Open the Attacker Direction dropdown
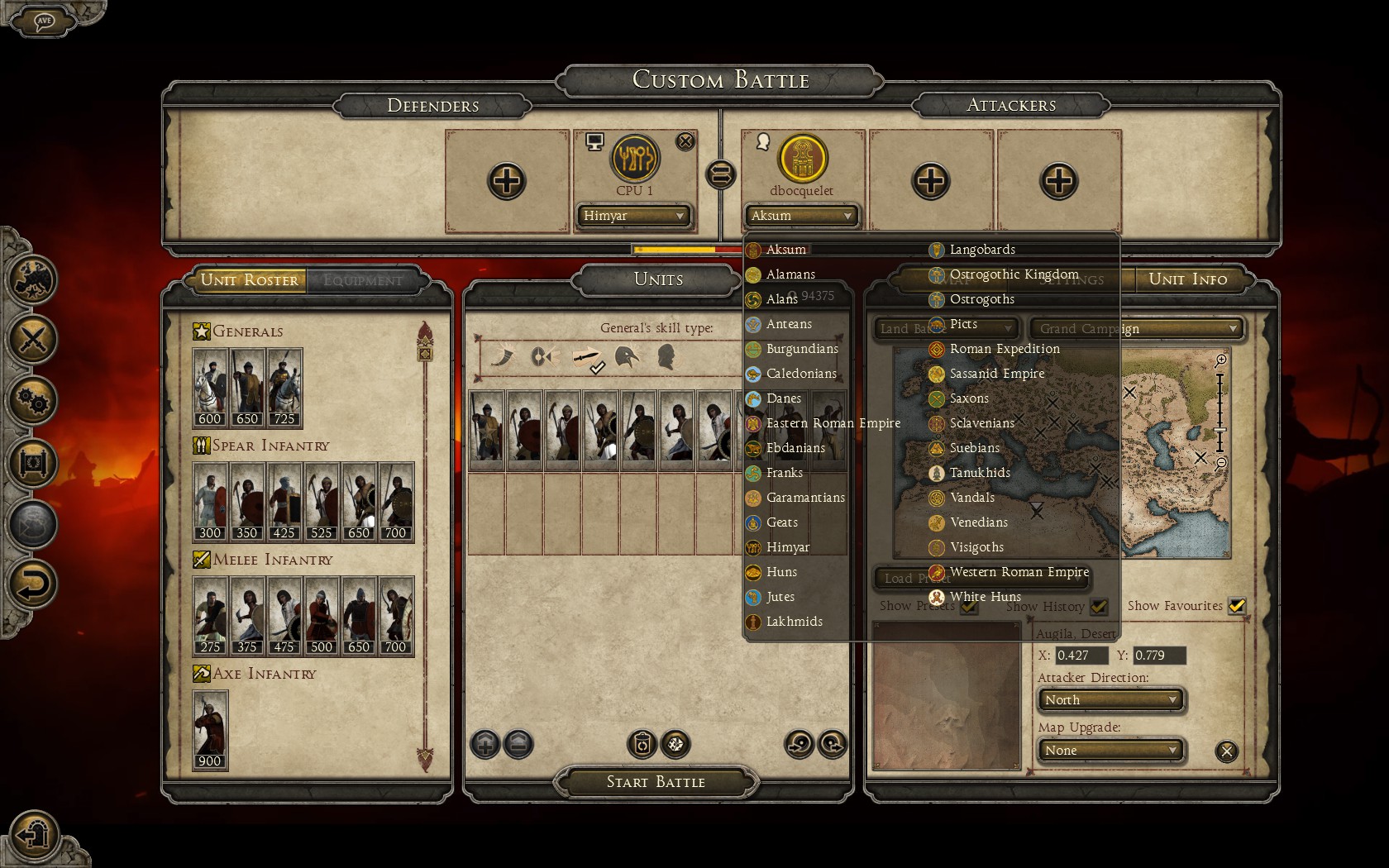1389x868 pixels. [1110, 700]
